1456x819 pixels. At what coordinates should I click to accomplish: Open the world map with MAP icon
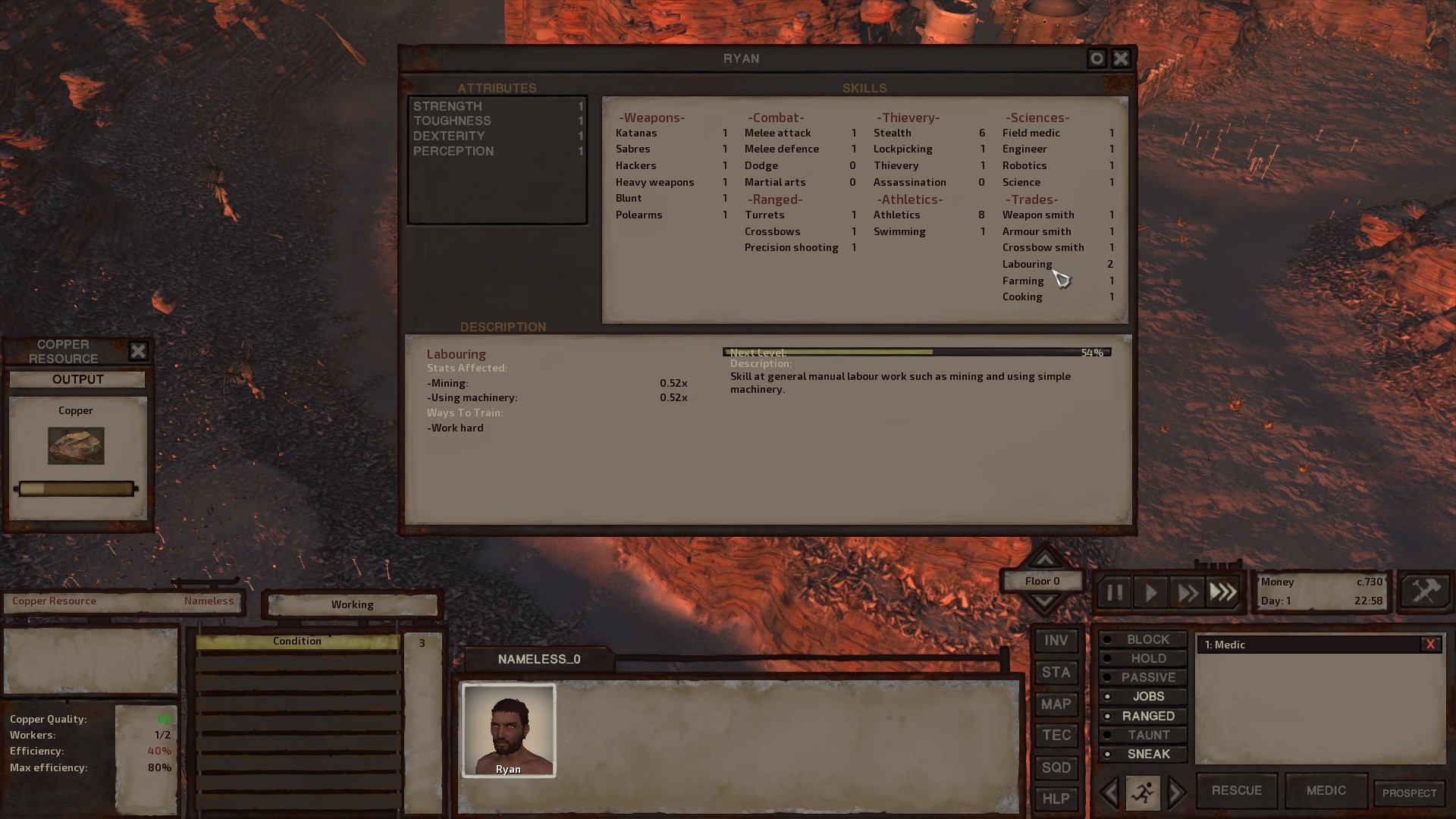pos(1056,704)
